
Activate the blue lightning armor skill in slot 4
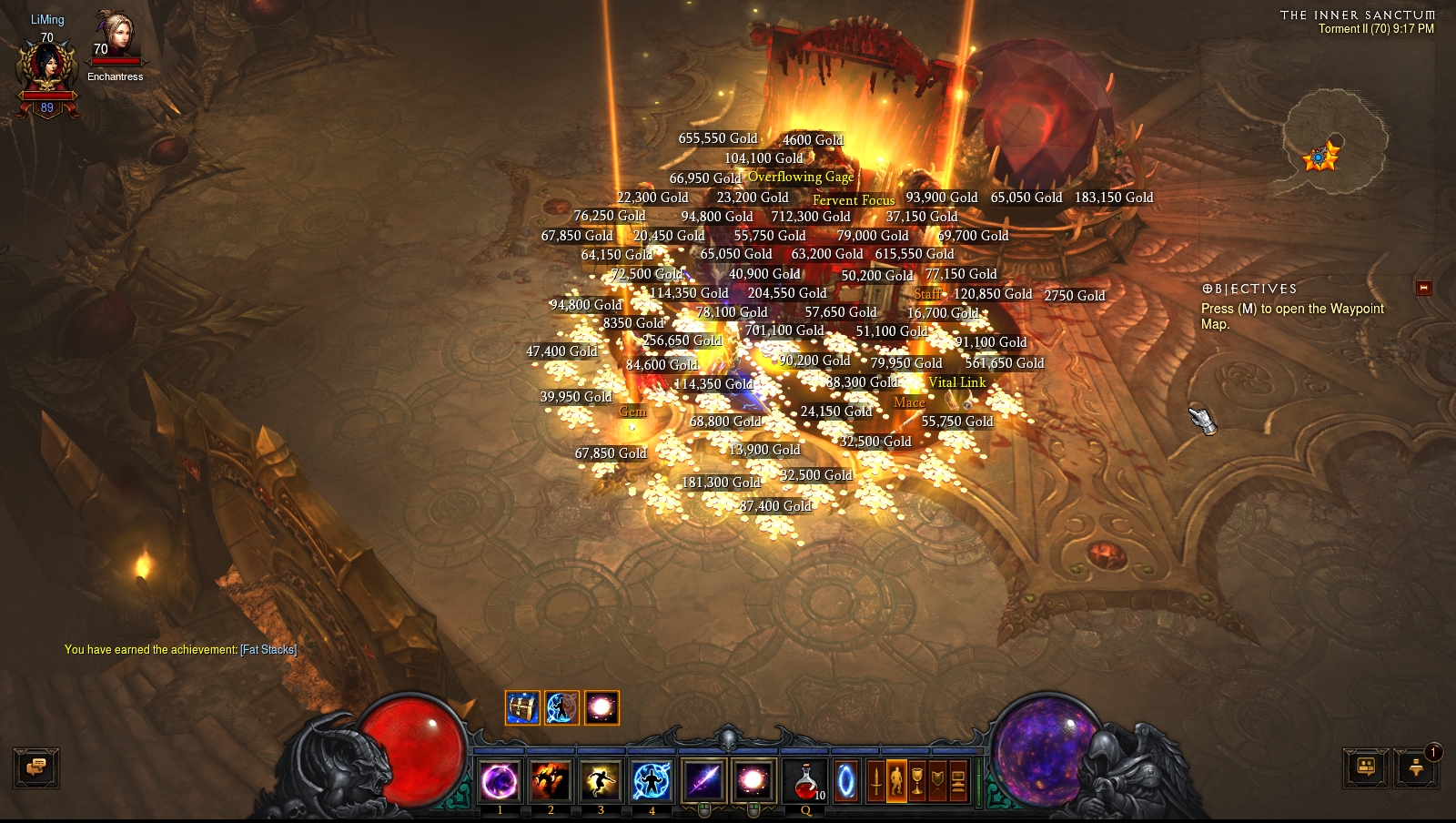[x=652, y=781]
